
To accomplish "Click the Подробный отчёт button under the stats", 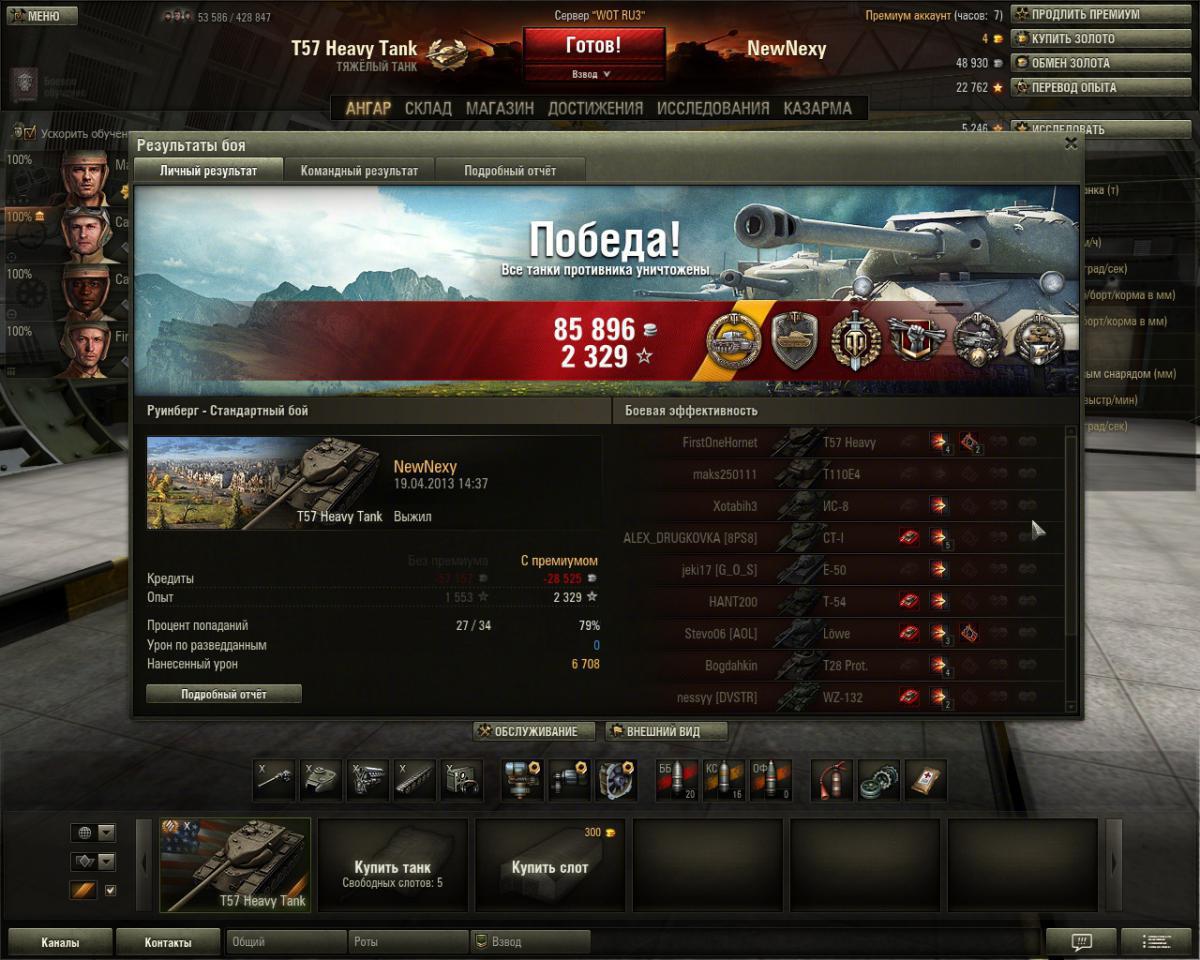I will [224, 694].
